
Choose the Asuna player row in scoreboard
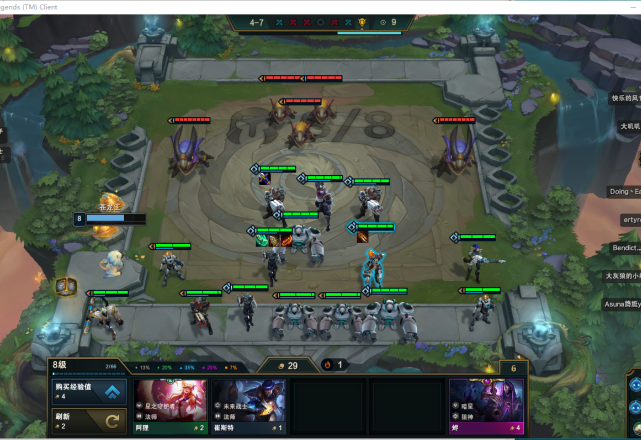(x=622, y=303)
